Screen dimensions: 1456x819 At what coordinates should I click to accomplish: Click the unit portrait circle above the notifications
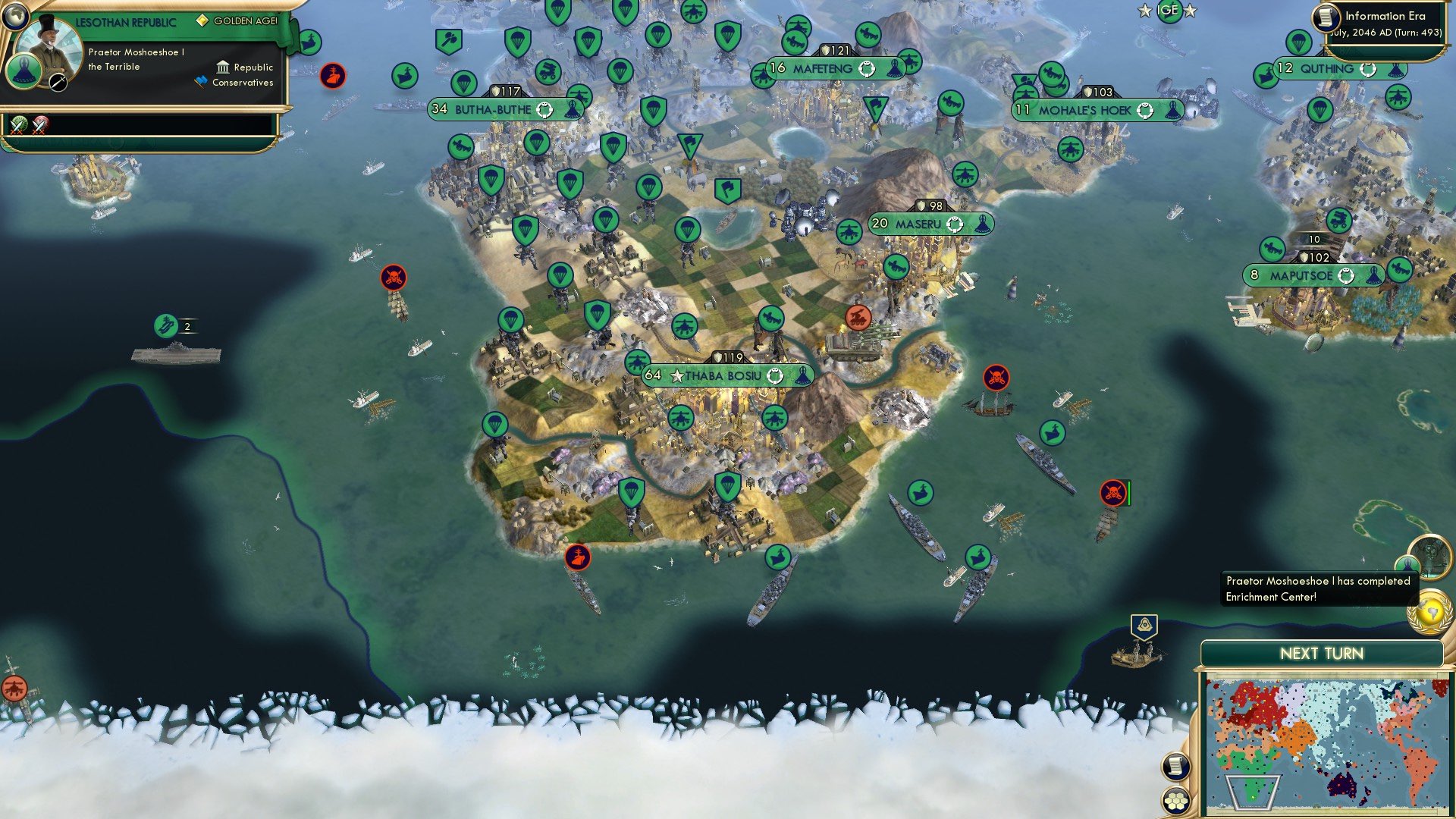pos(1432,559)
